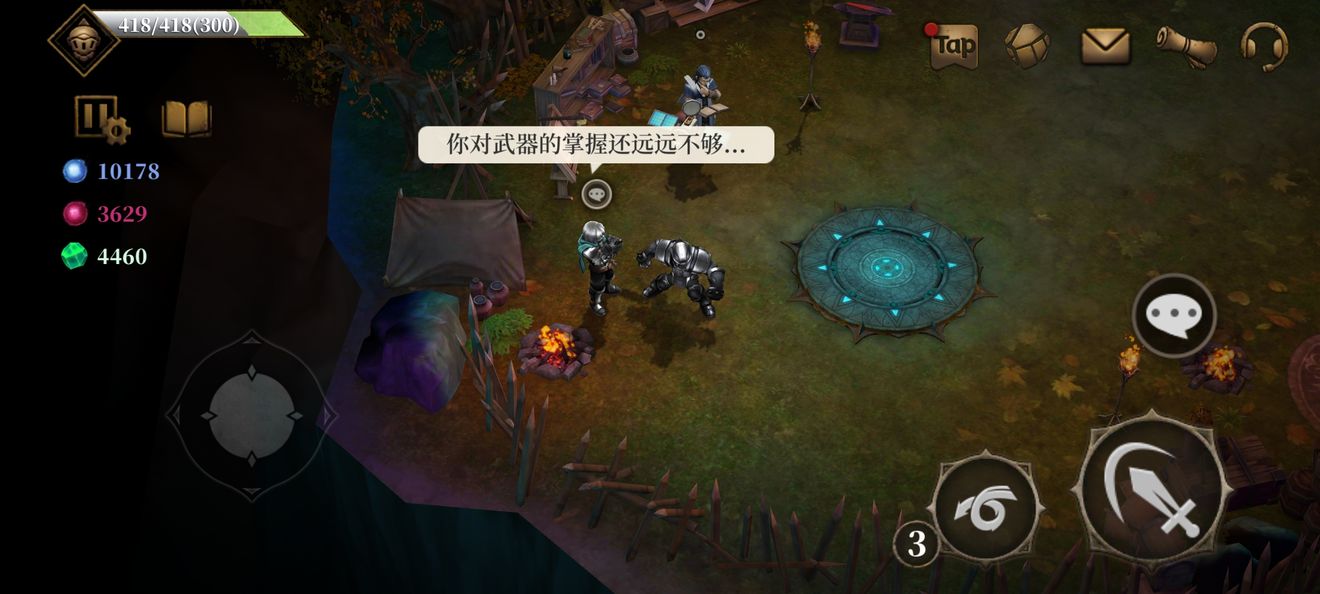
Task: Open the inventory bag icon
Action: pos(1027,45)
